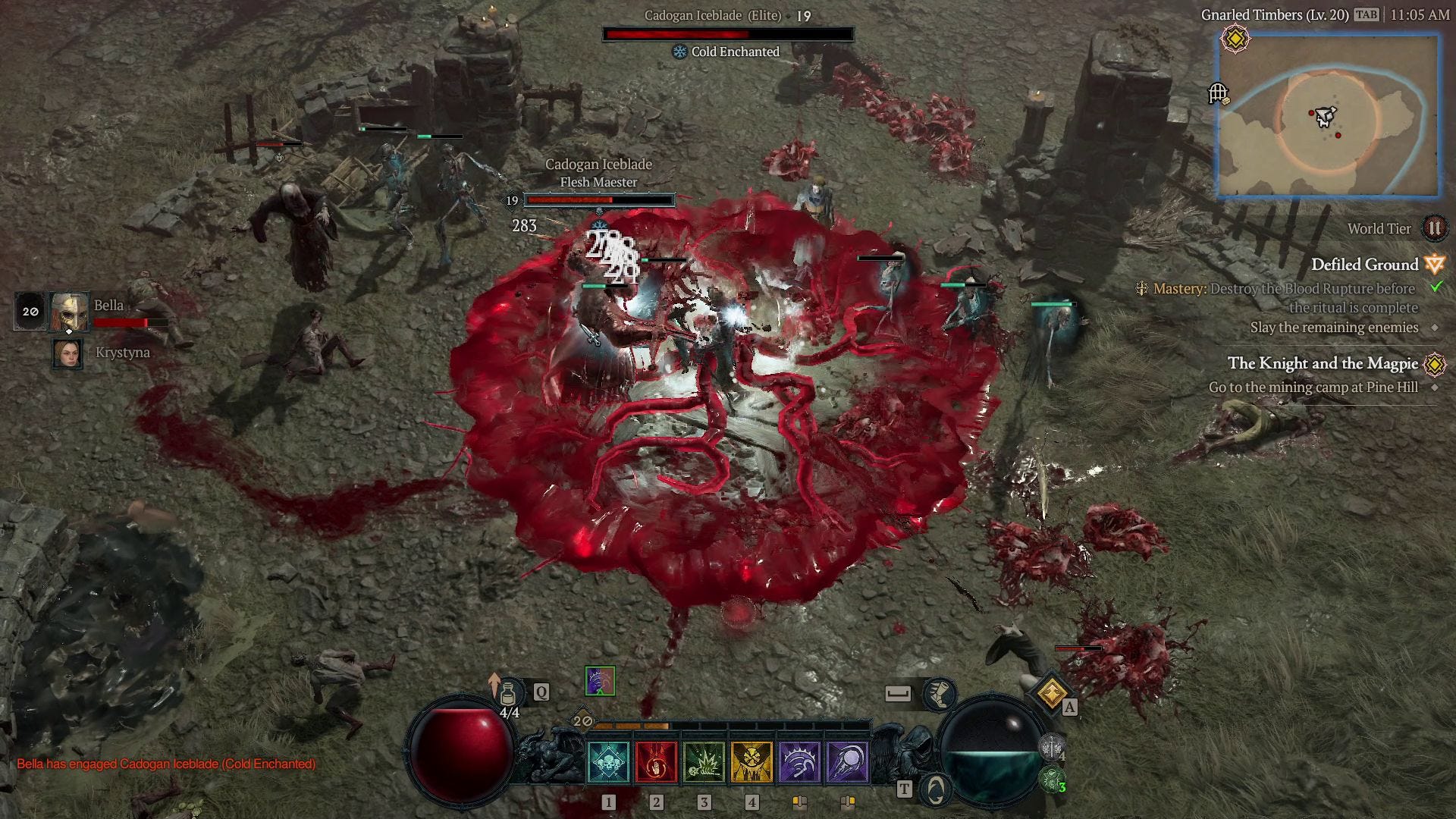
Task: Click the Slay the remaining enemies objective text
Action: (x=1334, y=327)
